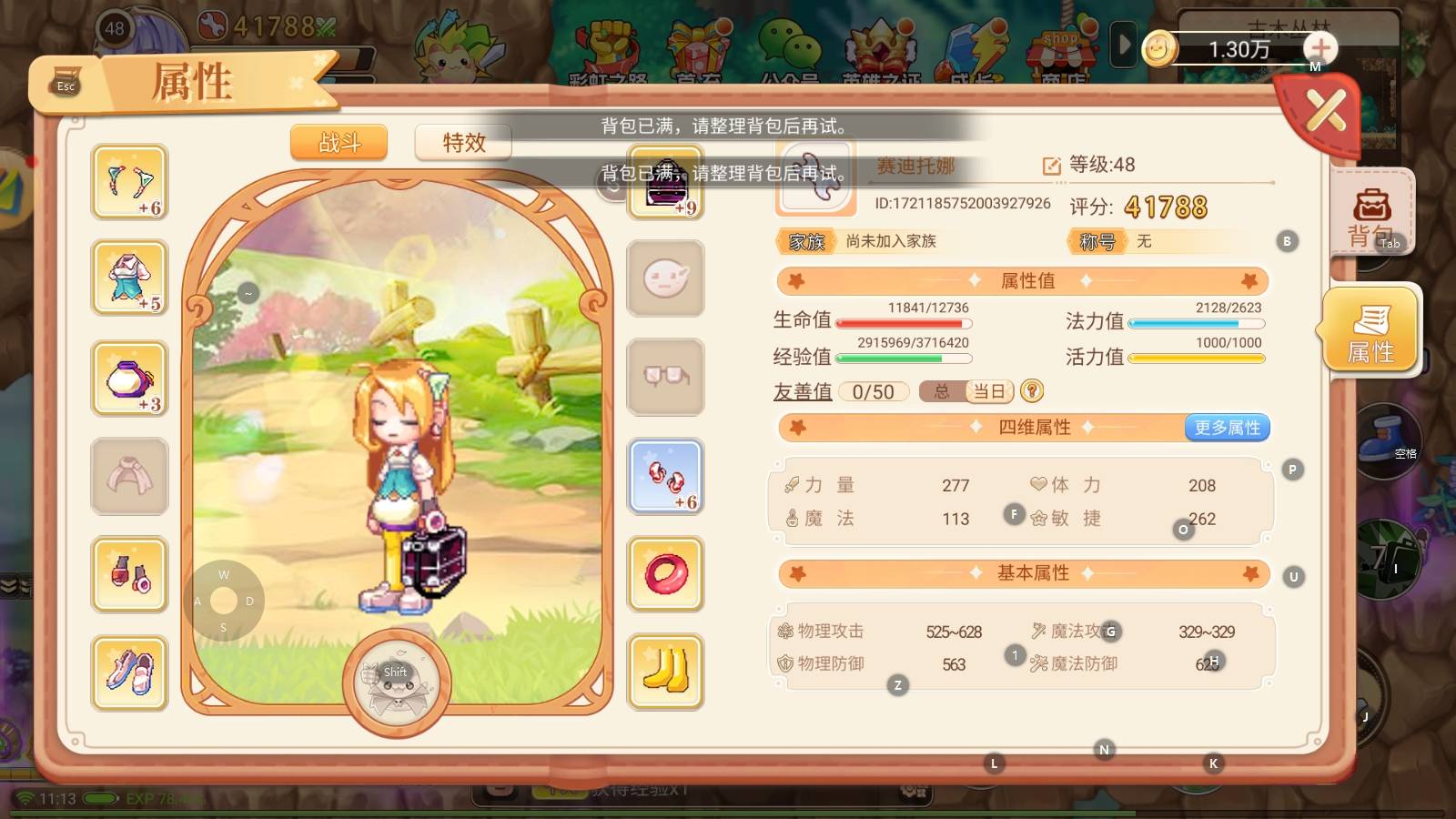This screenshot has width=1456, height=819.
Task: Select the yellow boots equipment slot
Action: pyautogui.click(x=666, y=672)
